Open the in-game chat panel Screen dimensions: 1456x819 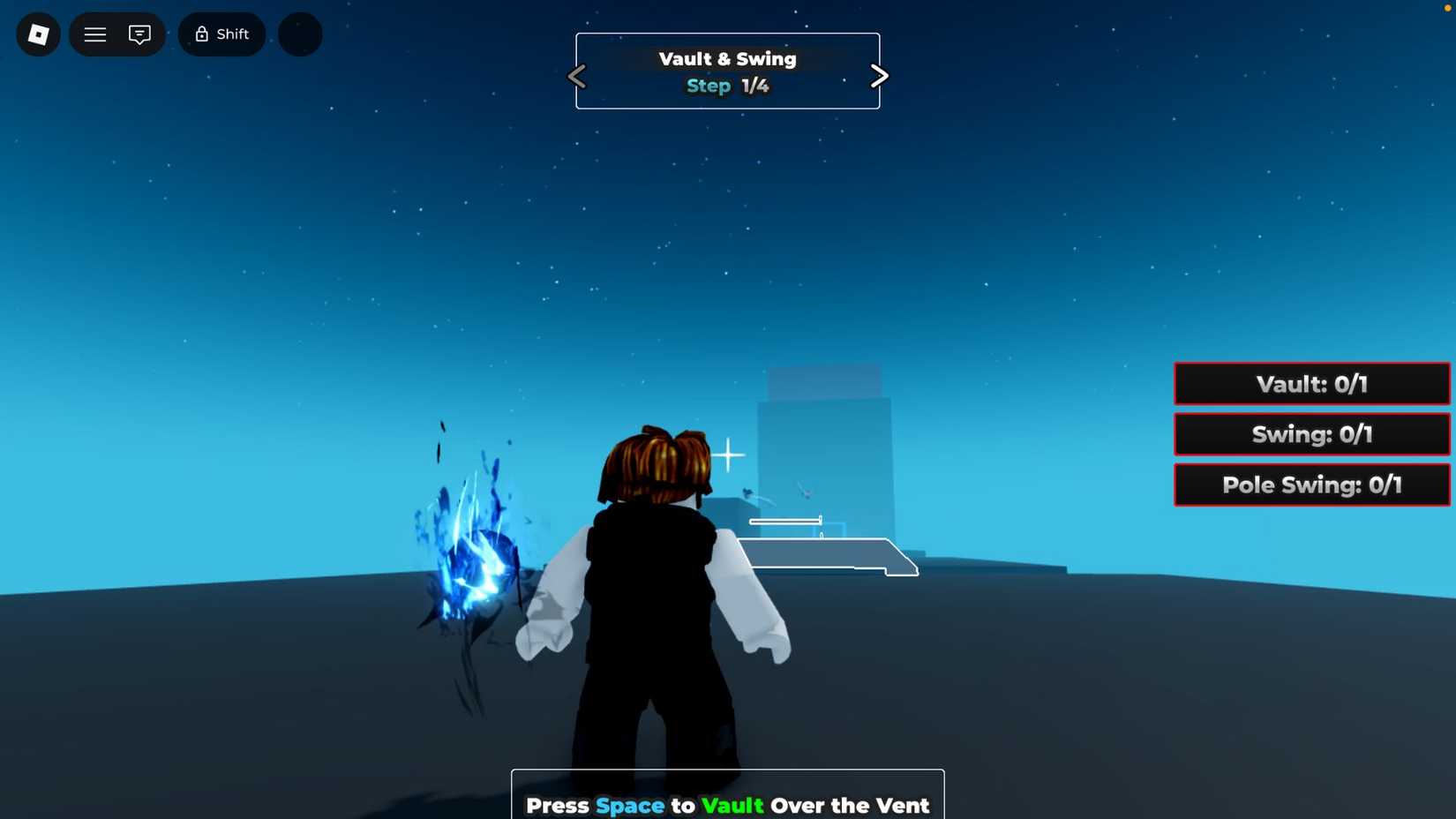pos(139,34)
